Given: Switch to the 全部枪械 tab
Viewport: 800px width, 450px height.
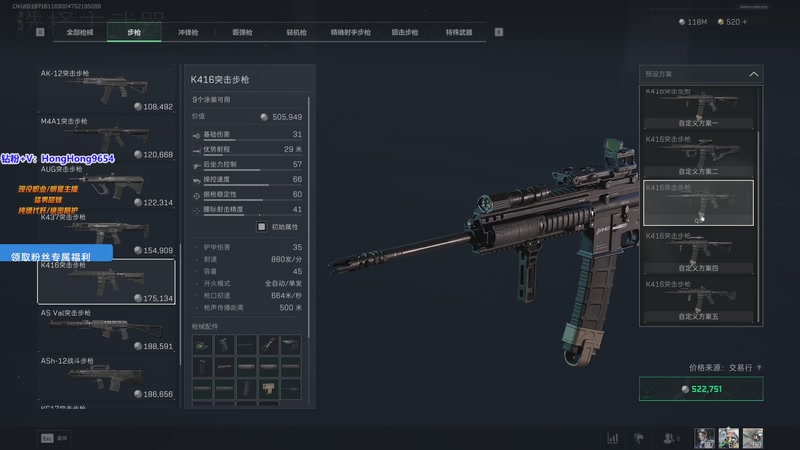Looking at the screenshot, I should pos(80,33).
